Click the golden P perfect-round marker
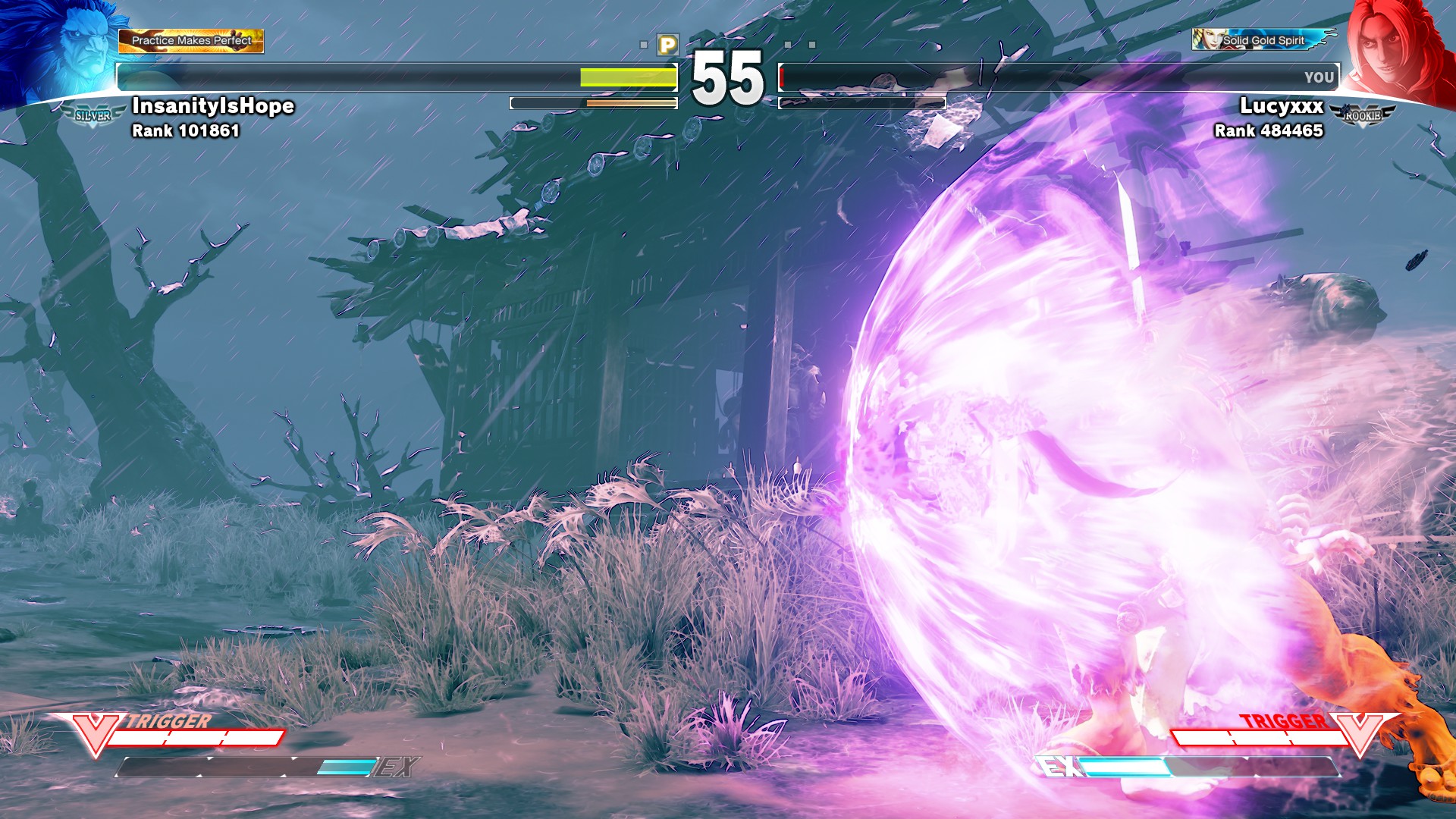This screenshot has width=1456, height=819. pos(667,43)
